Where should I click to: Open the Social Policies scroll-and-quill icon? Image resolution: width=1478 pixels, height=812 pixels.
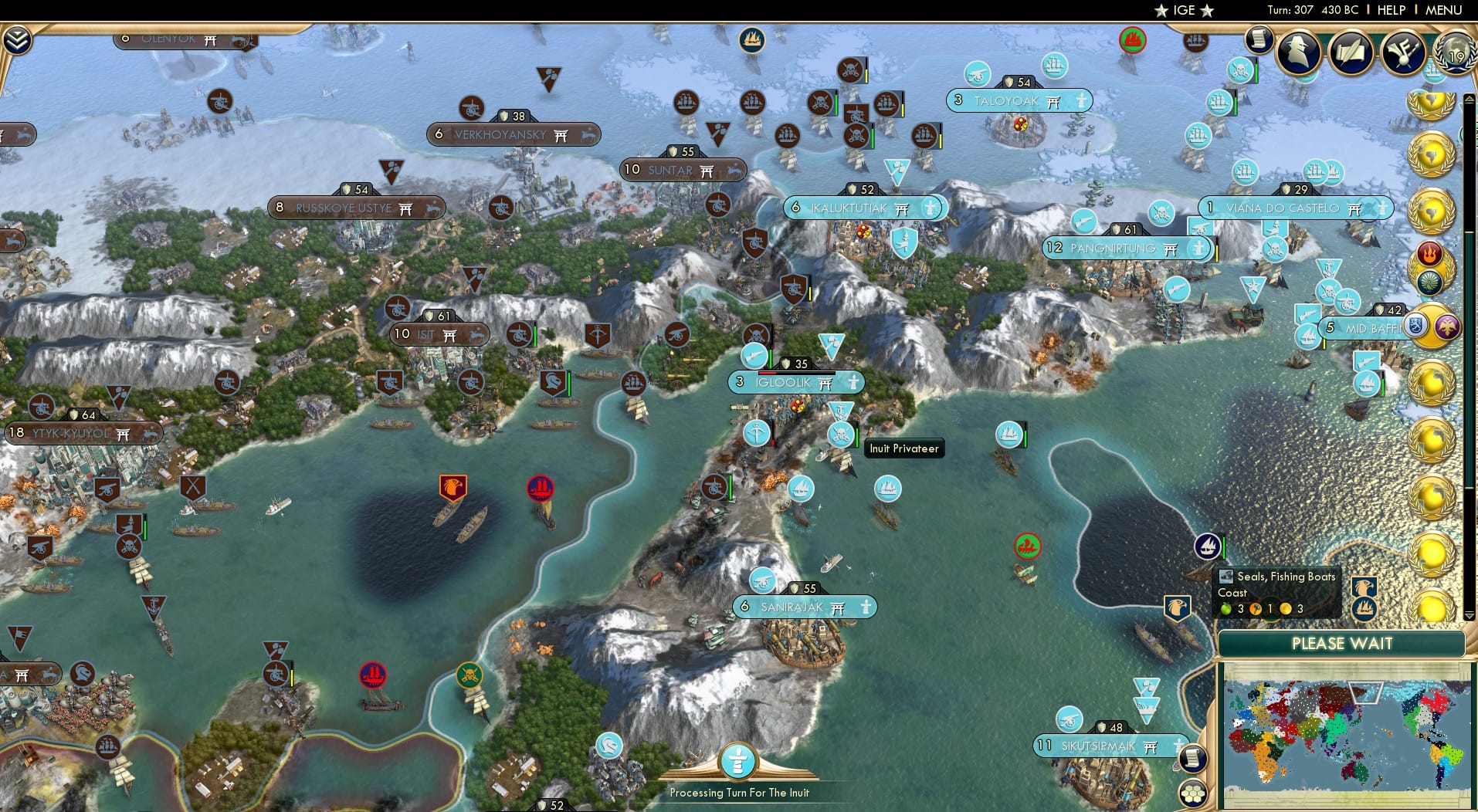pyautogui.click(x=1350, y=52)
